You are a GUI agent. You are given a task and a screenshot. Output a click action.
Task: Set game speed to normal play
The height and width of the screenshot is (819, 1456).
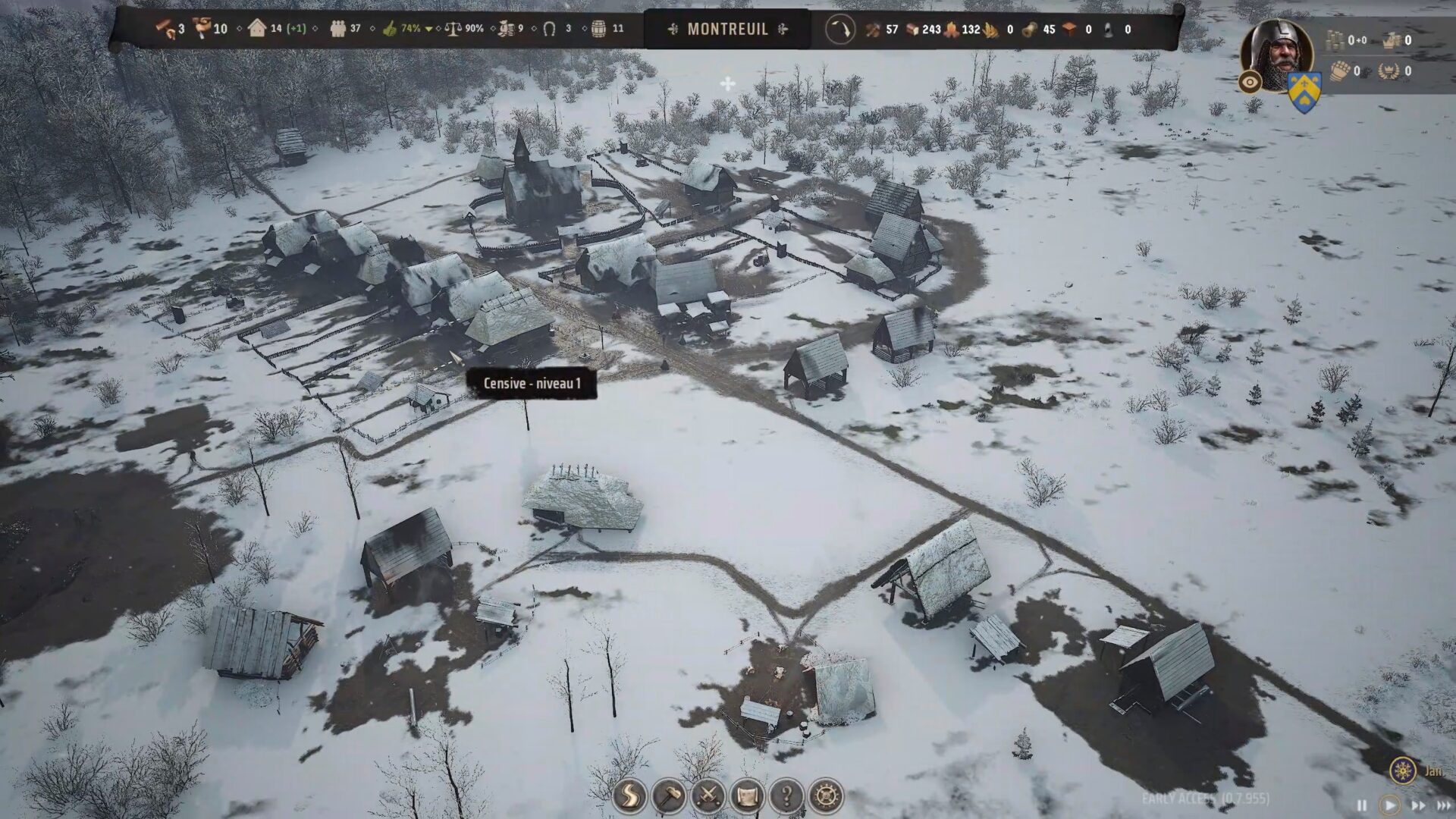coord(1389,805)
